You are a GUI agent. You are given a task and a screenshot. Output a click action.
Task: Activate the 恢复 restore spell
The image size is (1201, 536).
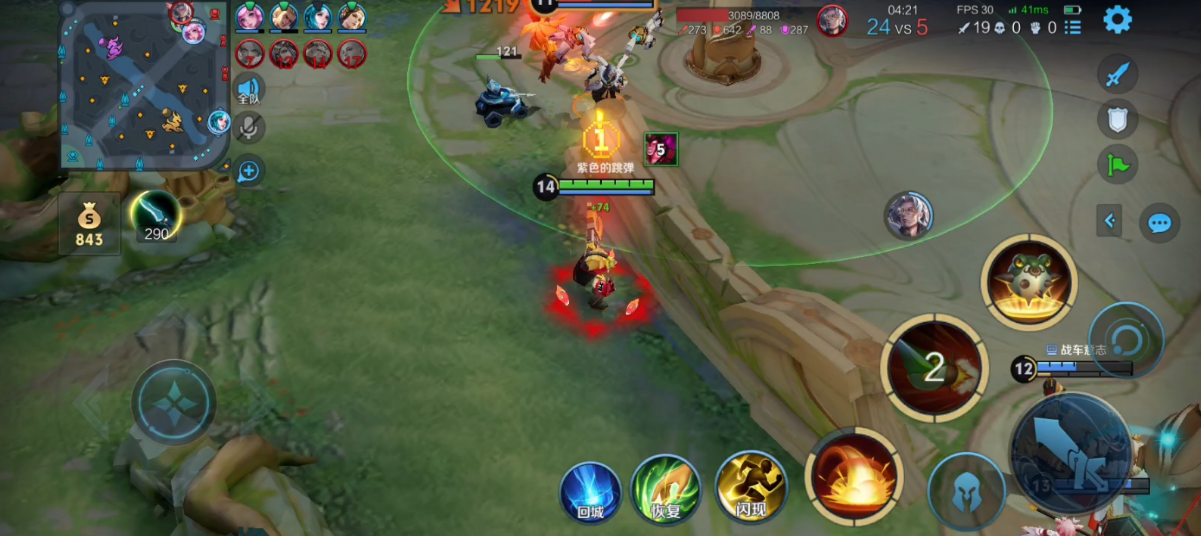click(665, 488)
